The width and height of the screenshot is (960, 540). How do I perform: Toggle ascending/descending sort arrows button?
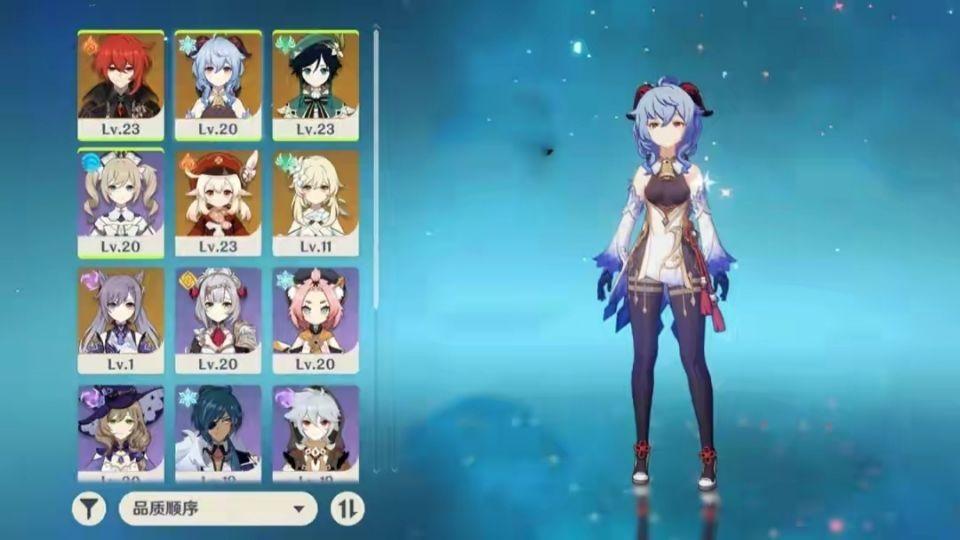tap(347, 509)
